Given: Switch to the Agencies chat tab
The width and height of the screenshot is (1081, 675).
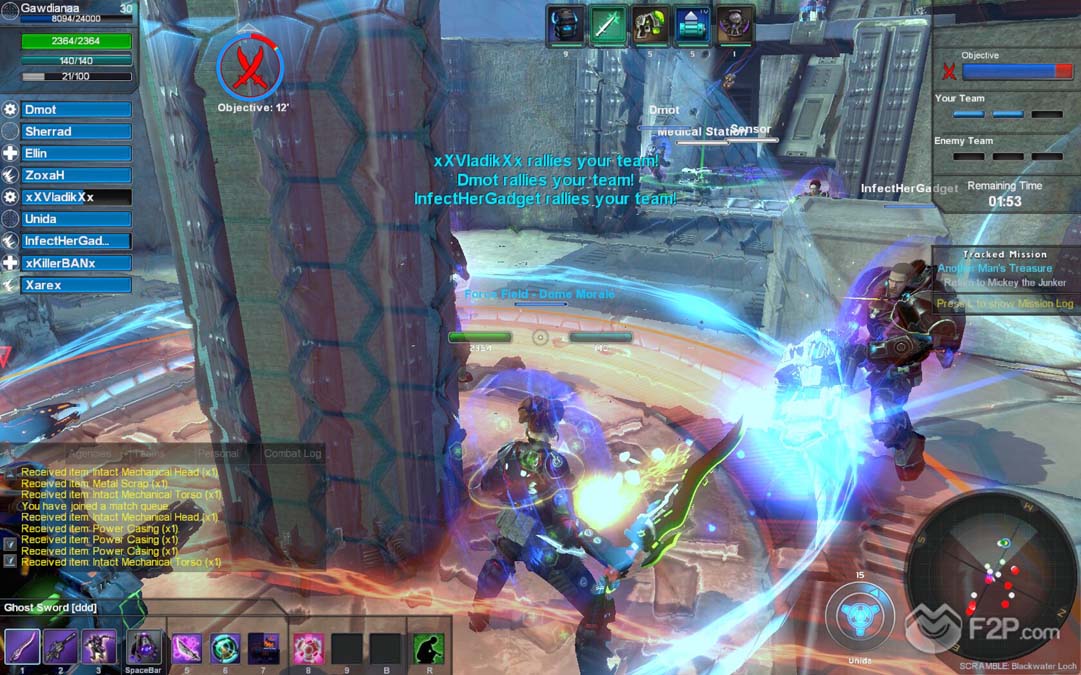Looking at the screenshot, I should [88, 453].
